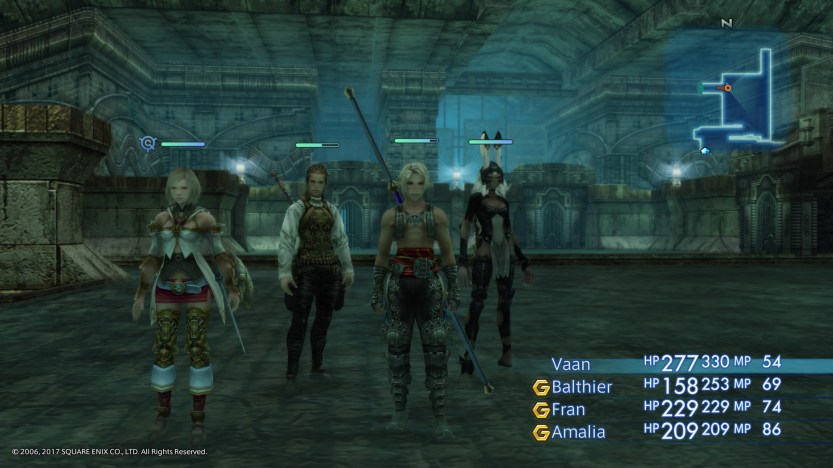Toggle the gambit icon beside Balthier

(x=541, y=387)
